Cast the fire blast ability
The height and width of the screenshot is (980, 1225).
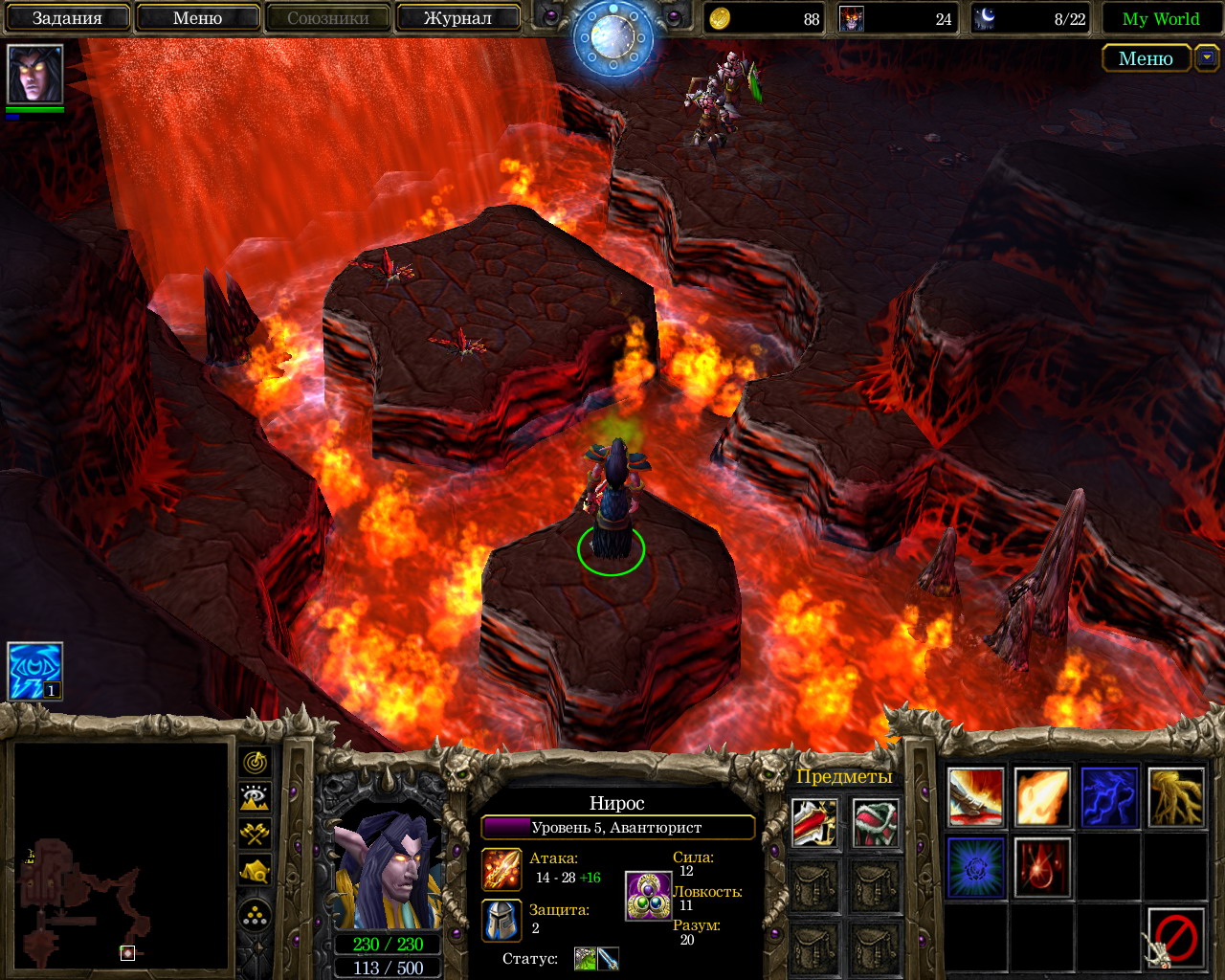(1042, 796)
